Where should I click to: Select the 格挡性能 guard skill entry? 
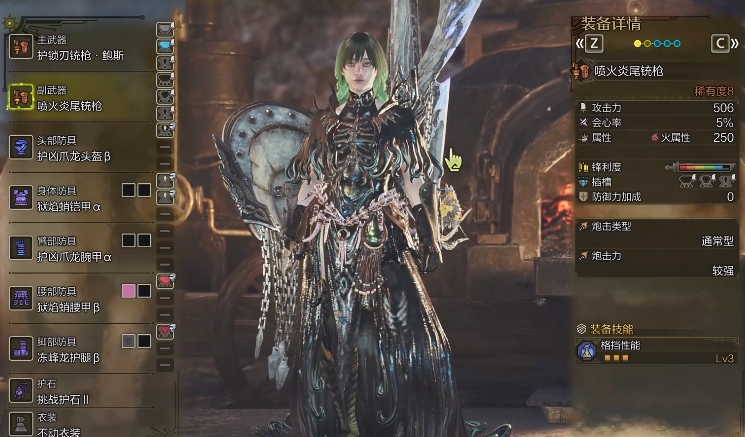pyautogui.click(x=656, y=351)
